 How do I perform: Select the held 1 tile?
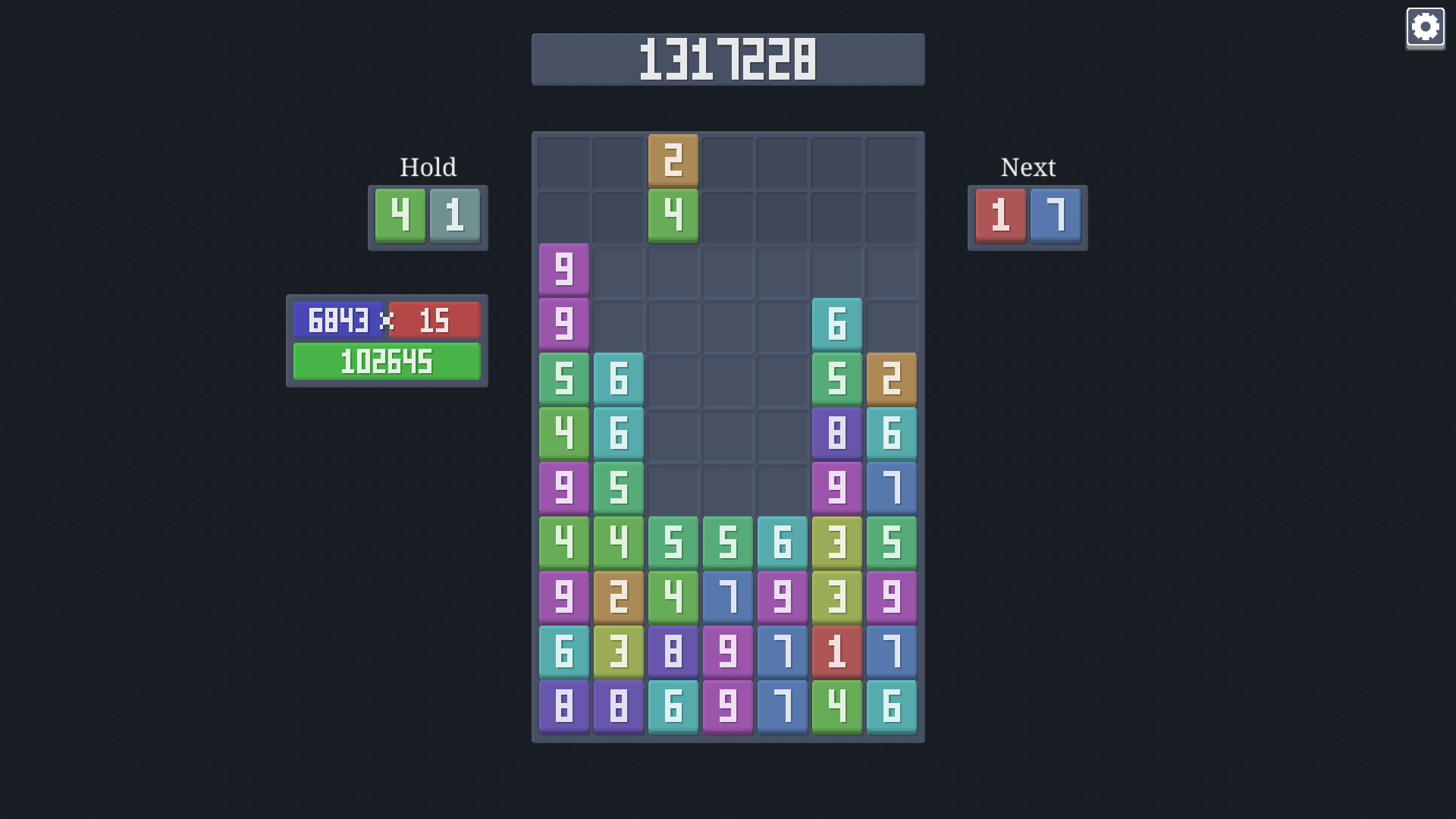(454, 218)
